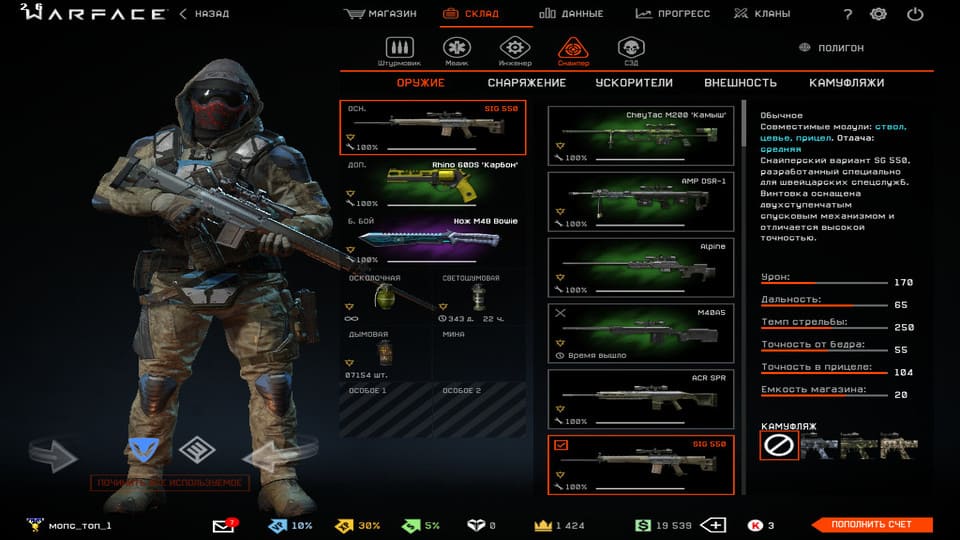Open the Магазин shop menu
Image resolution: width=960 pixels, height=540 pixels.
coord(380,14)
